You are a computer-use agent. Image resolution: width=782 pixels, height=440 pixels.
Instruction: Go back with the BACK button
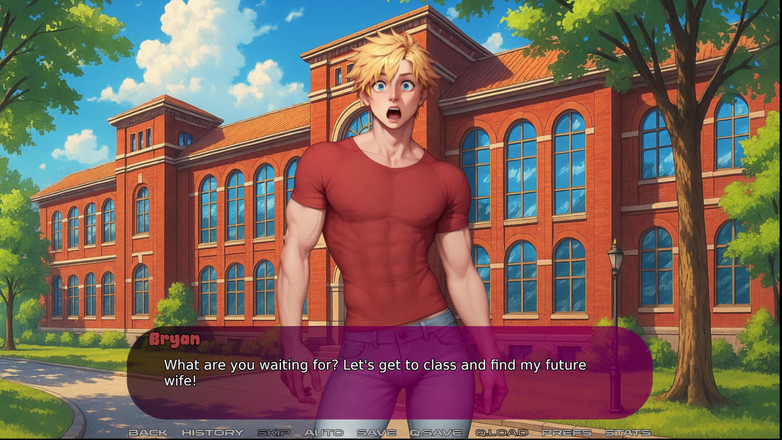148,432
